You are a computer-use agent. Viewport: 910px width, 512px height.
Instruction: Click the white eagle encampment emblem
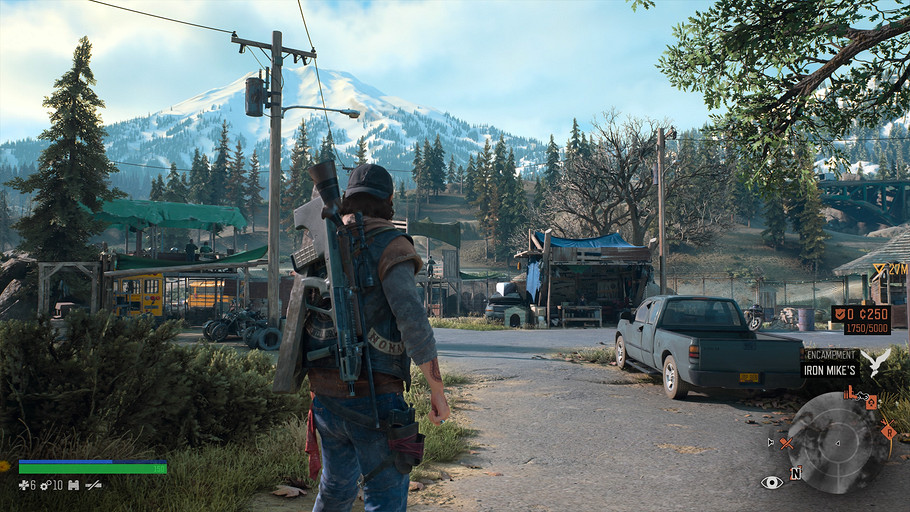pyautogui.click(x=876, y=362)
